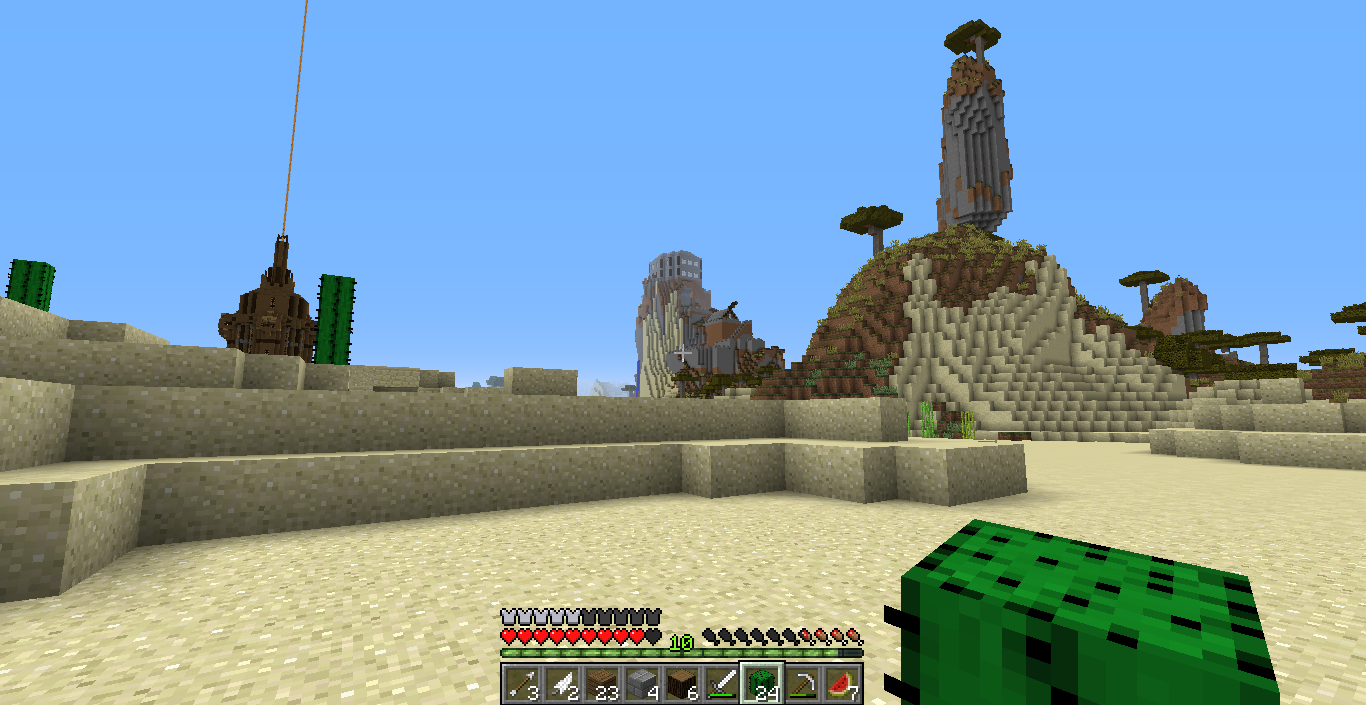The width and height of the screenshot is (1366, 705).
Task: Pick the dark wood log slot
Action: click(681, 684)
